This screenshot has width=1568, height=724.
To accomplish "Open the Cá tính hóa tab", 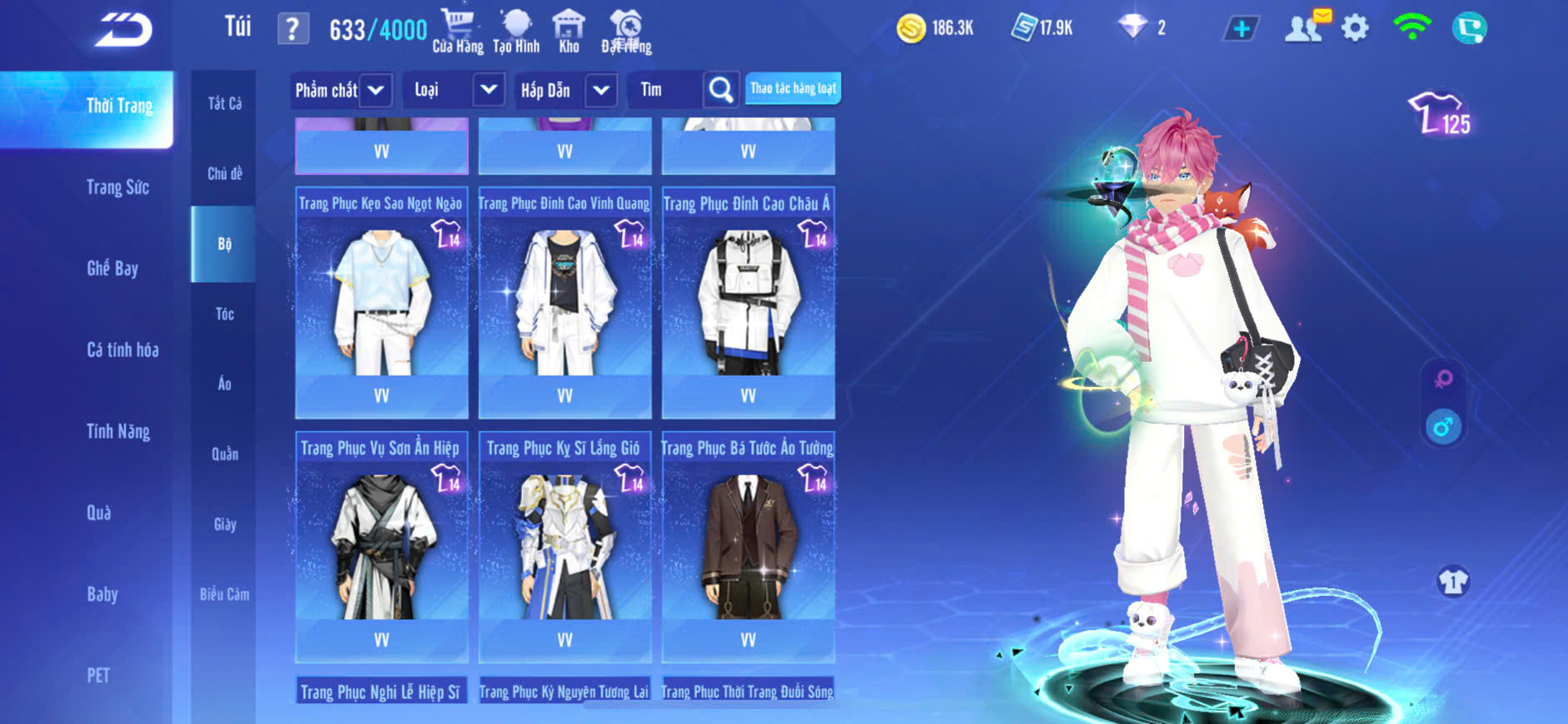I will click(122, 350).
